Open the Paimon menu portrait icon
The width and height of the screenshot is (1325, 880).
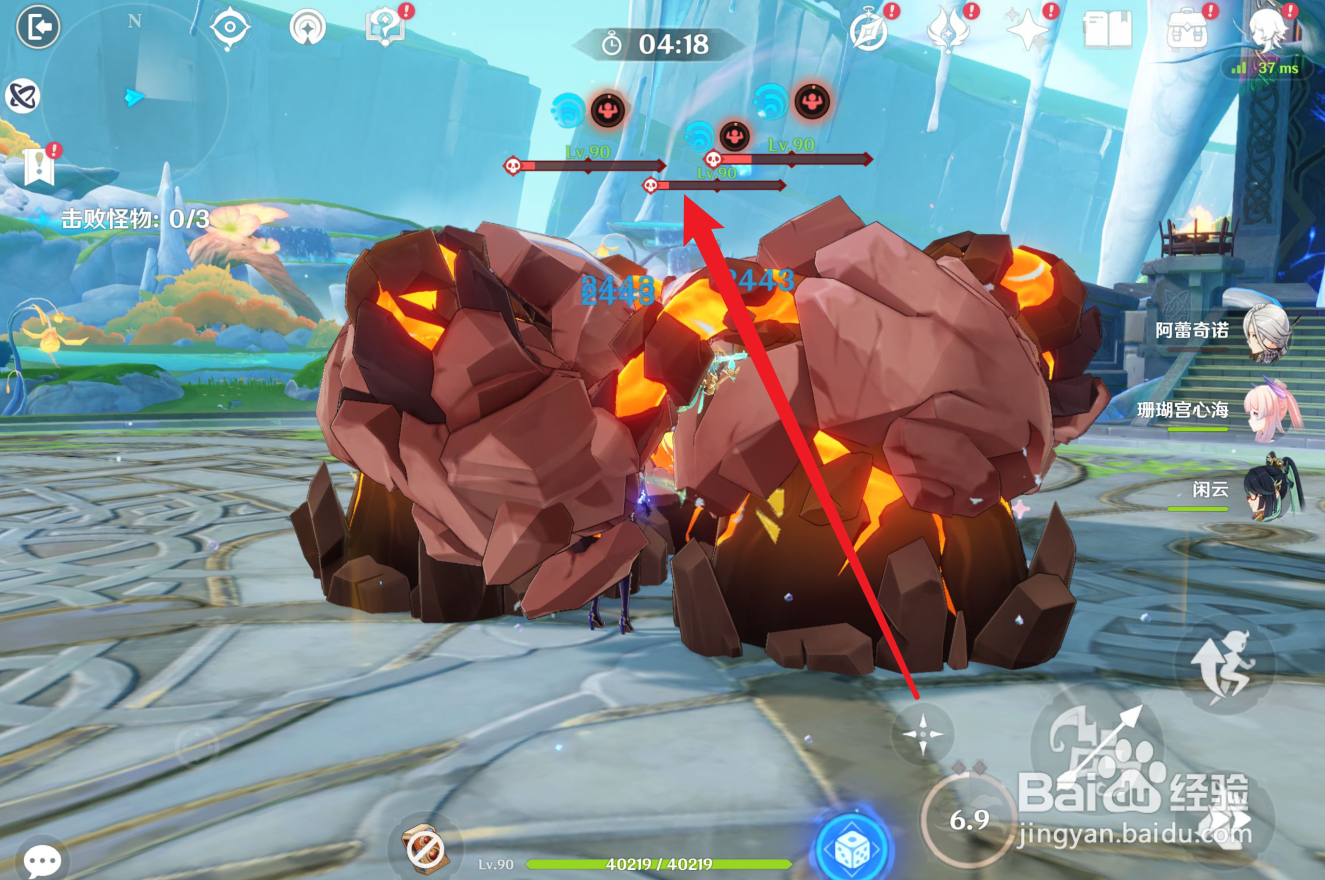coord(1266,28)
